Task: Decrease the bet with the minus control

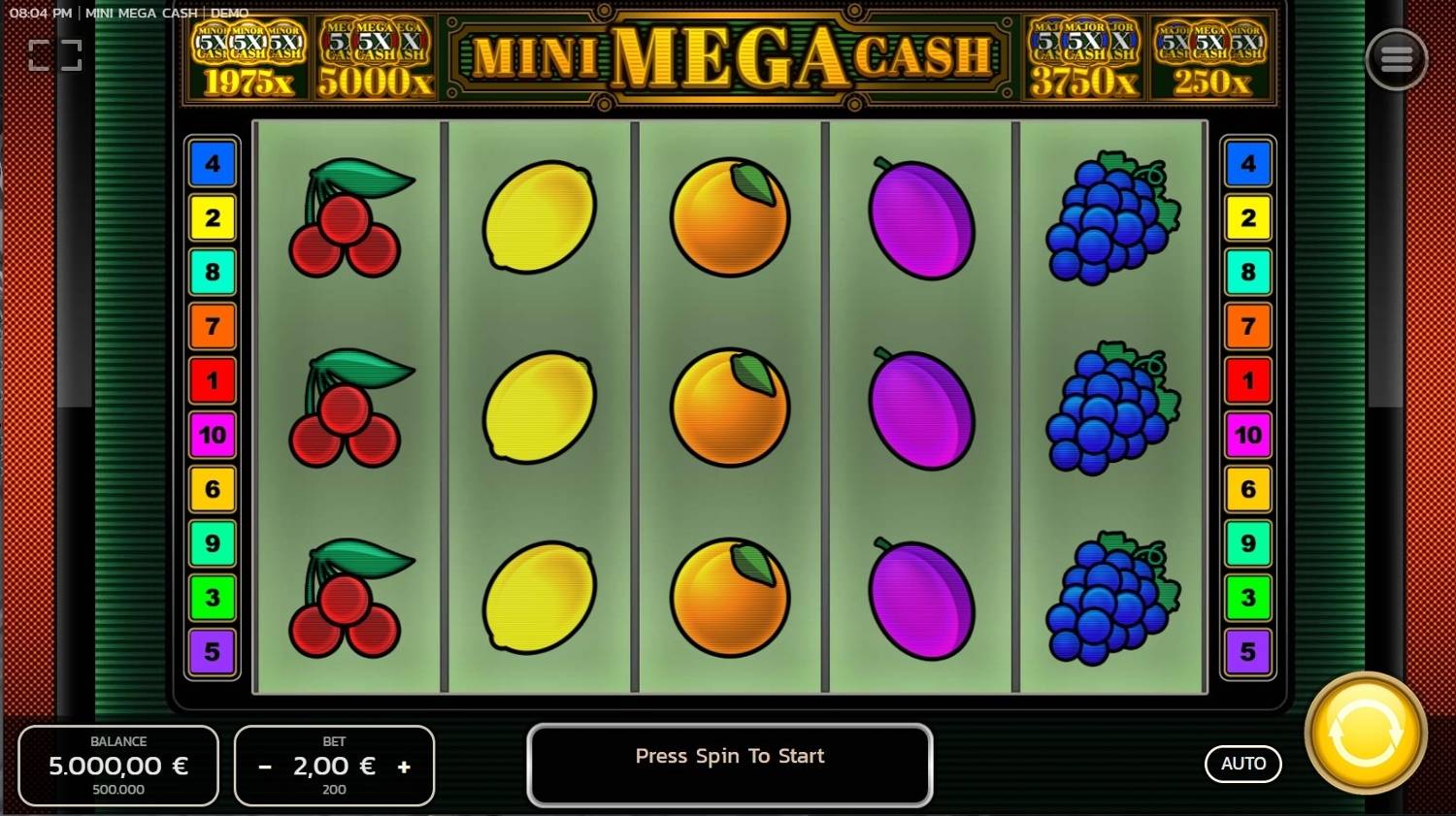Action: tap(264, 766)
